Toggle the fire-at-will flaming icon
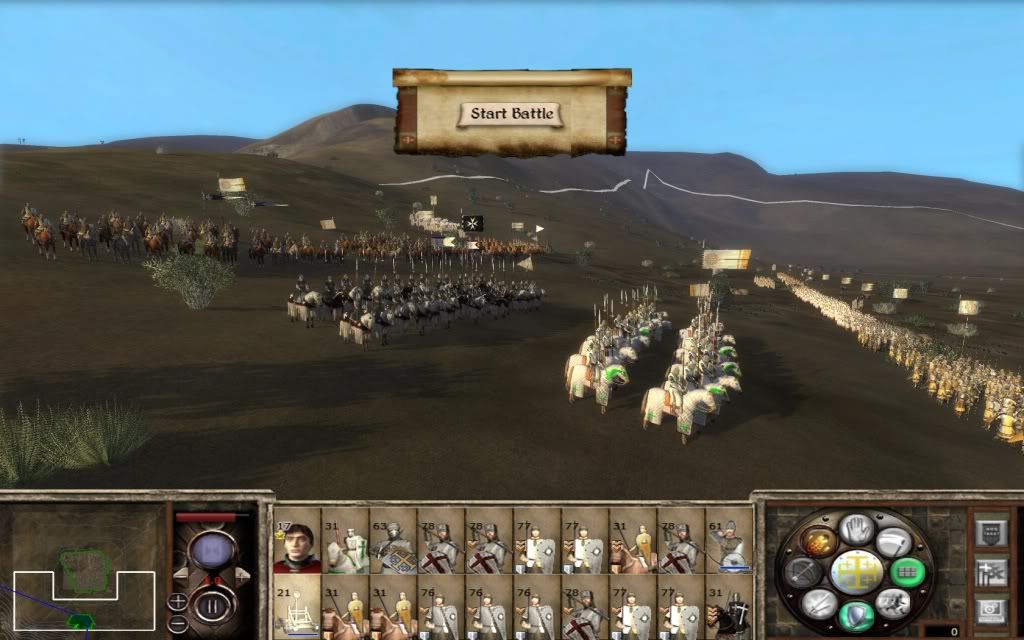This screenshot has width=1024, height=640. tap(819, 541)
